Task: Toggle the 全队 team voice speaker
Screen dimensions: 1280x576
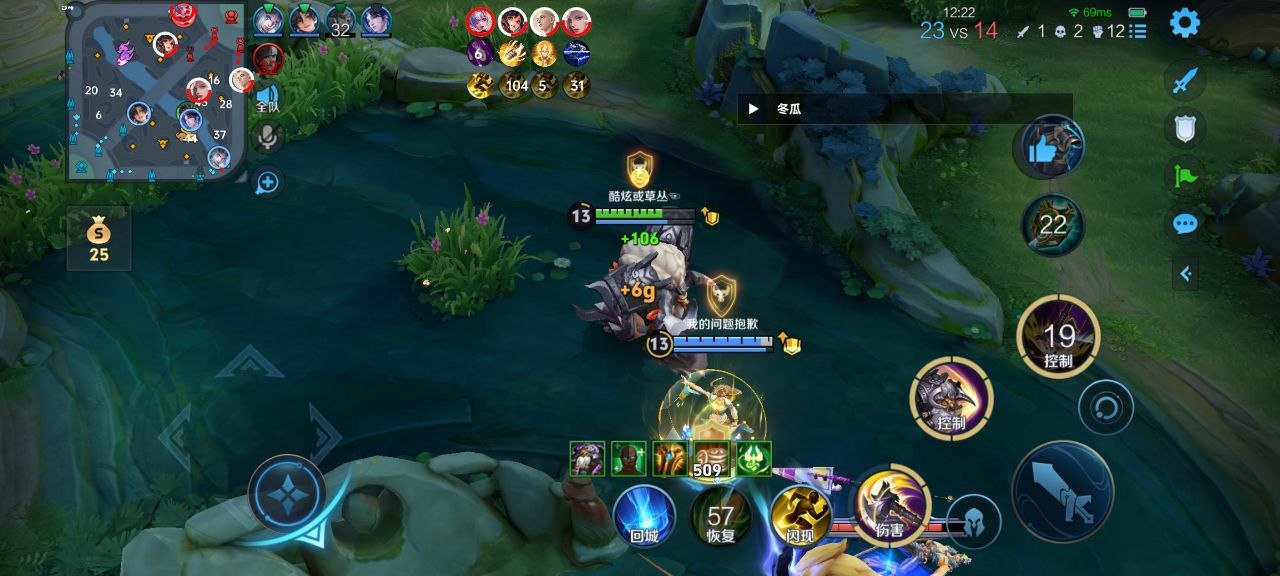Action: tap(267, 96)
